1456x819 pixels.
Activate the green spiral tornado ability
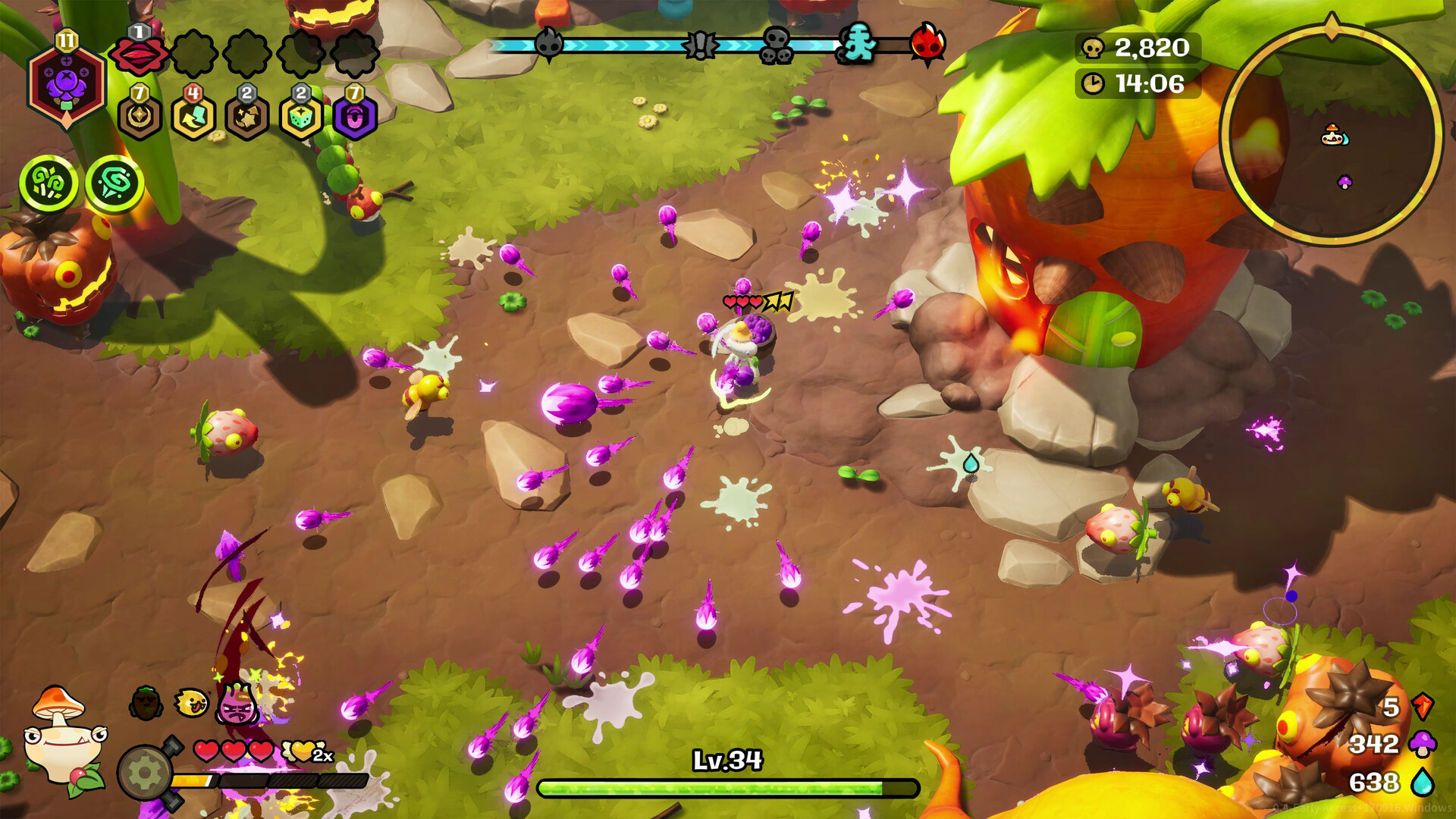(115, 183)
